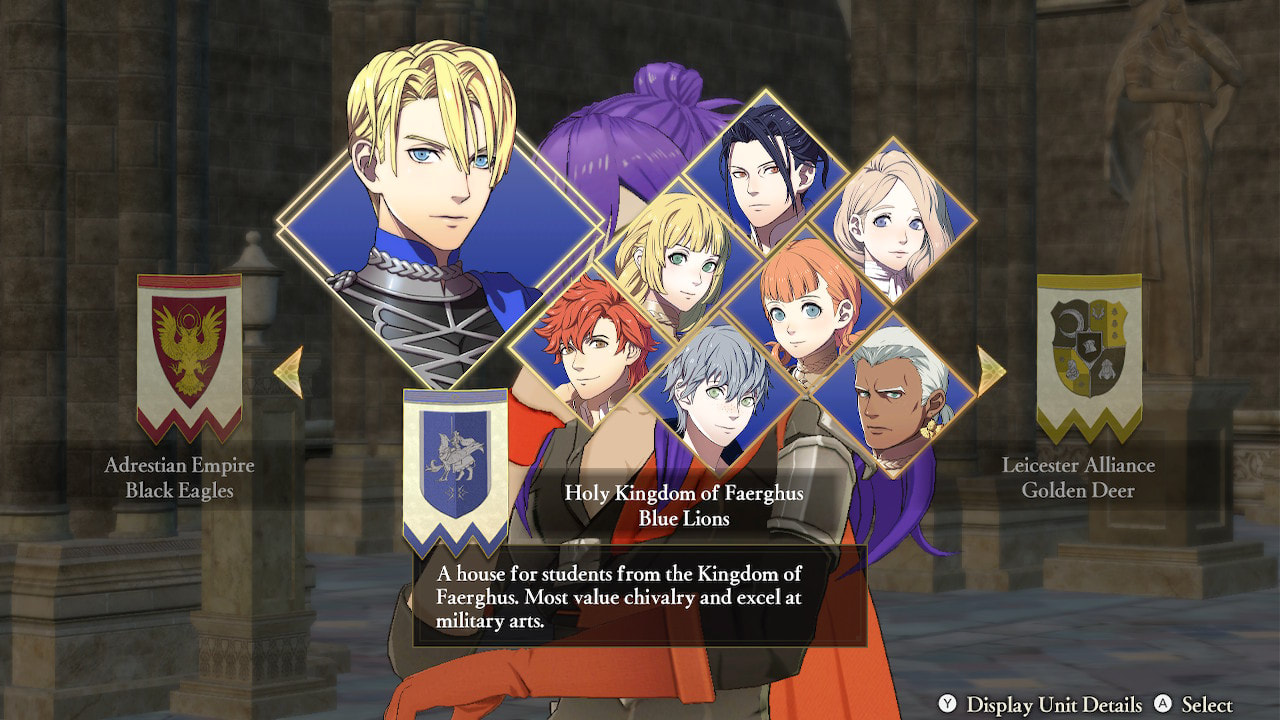Select the Blue Lions house banner

[x=455, y=467]
